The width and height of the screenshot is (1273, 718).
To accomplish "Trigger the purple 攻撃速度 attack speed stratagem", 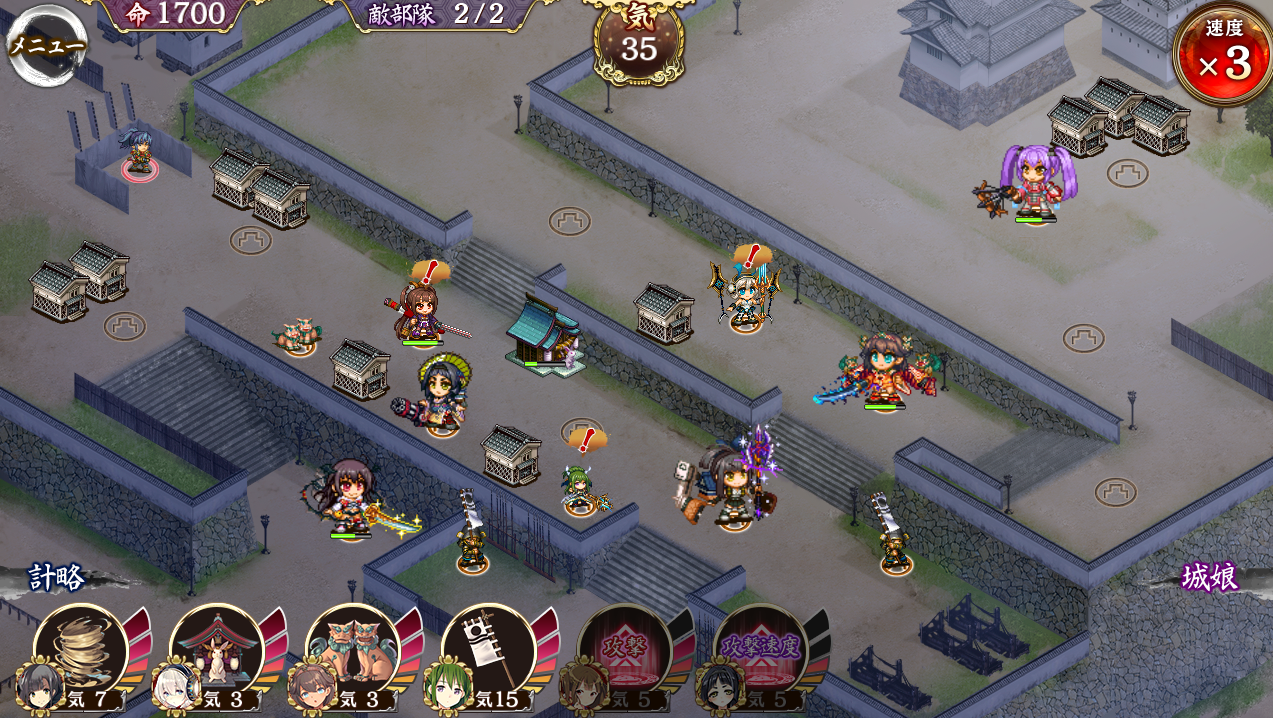I will click(x=760, y=651).
